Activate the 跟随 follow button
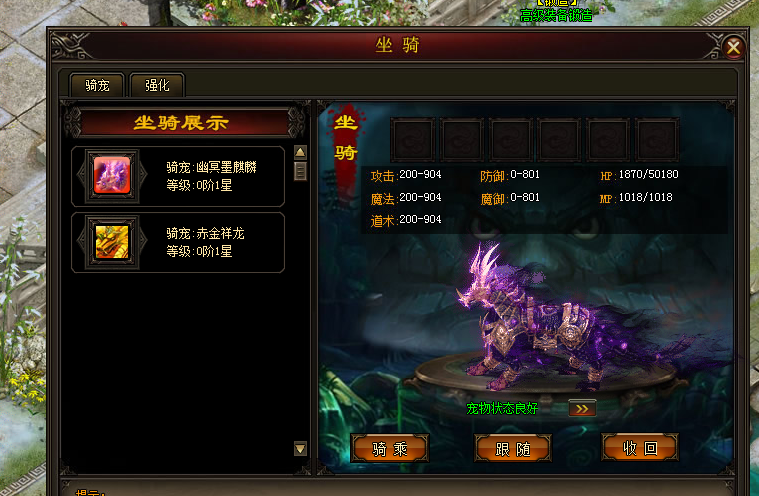 tap(514, 448)
